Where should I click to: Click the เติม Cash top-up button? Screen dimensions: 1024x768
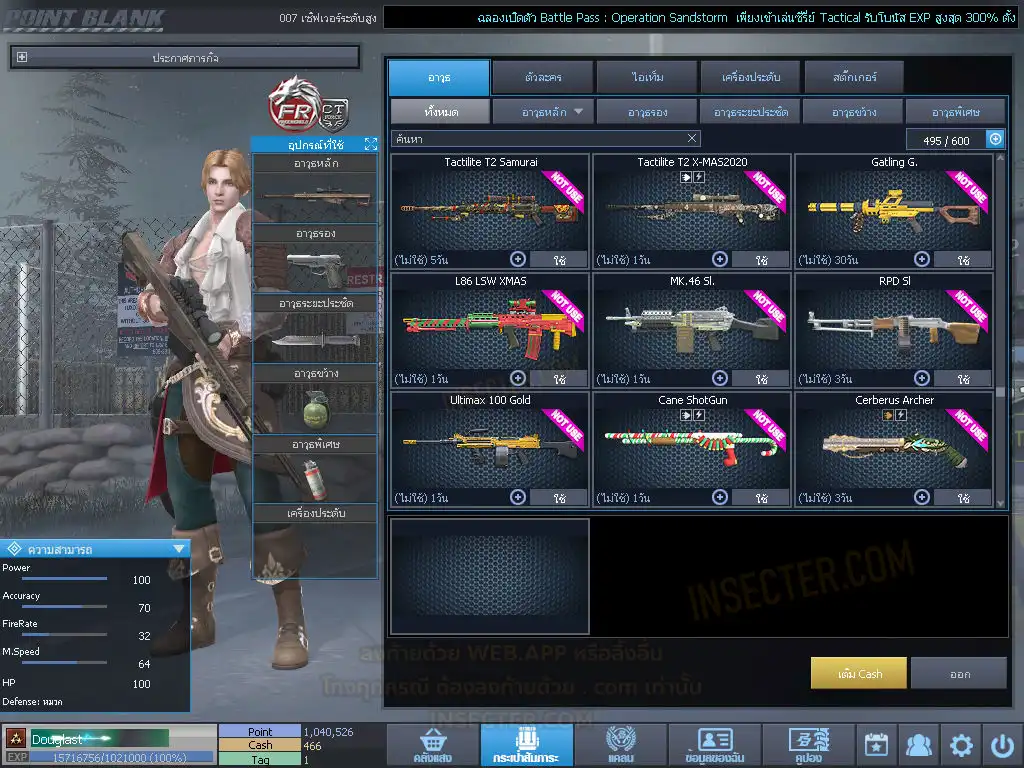(x=859, y=674)
